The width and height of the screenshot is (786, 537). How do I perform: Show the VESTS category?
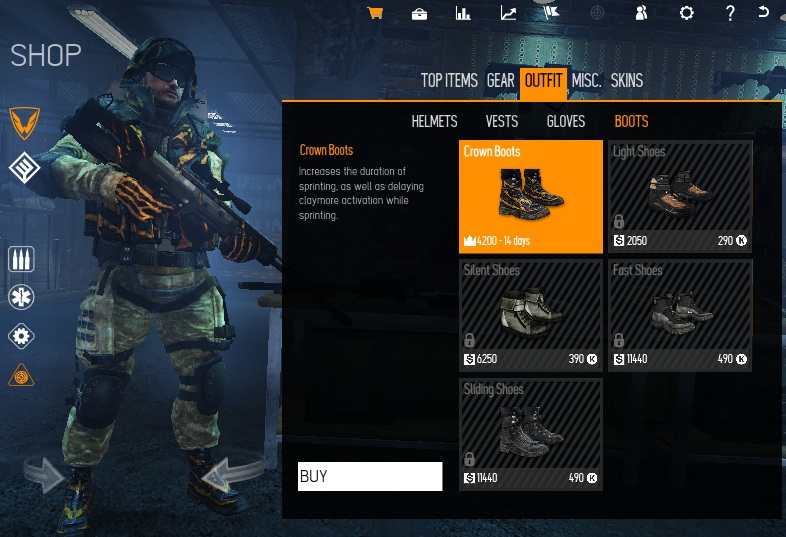click(x=502, y=122)
